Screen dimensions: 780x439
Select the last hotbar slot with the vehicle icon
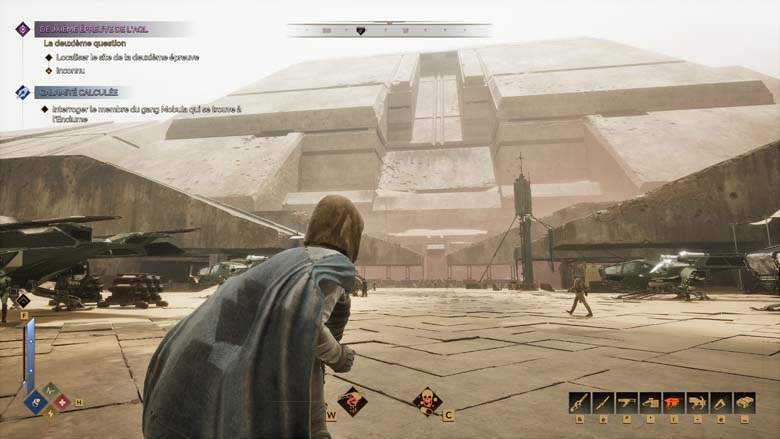click(745, 402)
